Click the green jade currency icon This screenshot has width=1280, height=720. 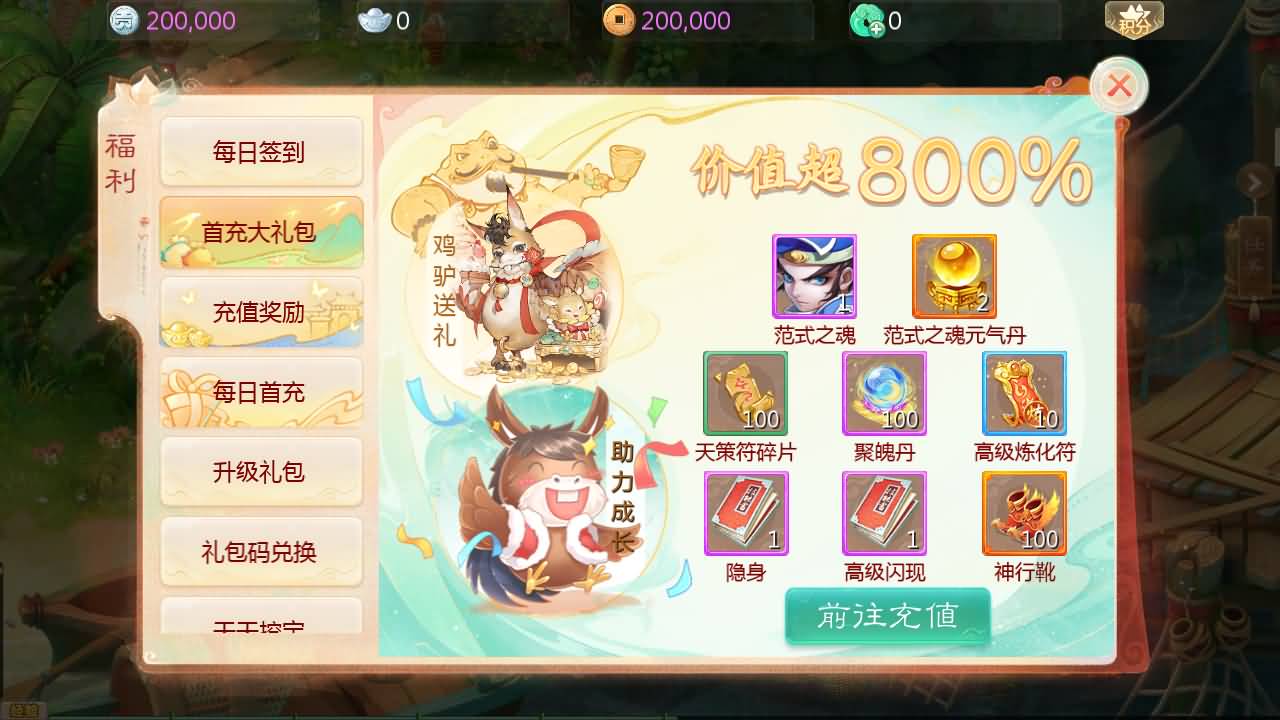click(867, 18)
